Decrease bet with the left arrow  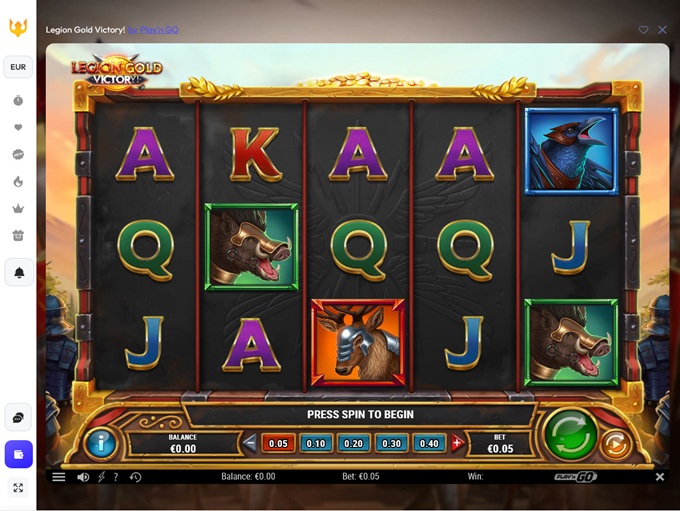tap(250, 443)
